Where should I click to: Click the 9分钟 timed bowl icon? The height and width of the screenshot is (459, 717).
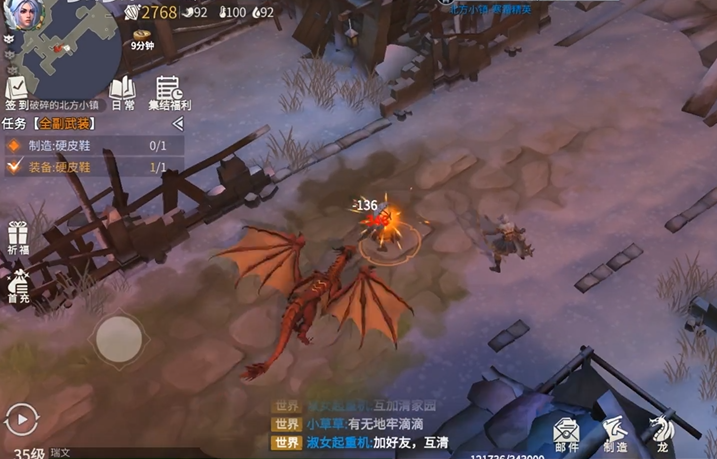[x=141, y=37]
